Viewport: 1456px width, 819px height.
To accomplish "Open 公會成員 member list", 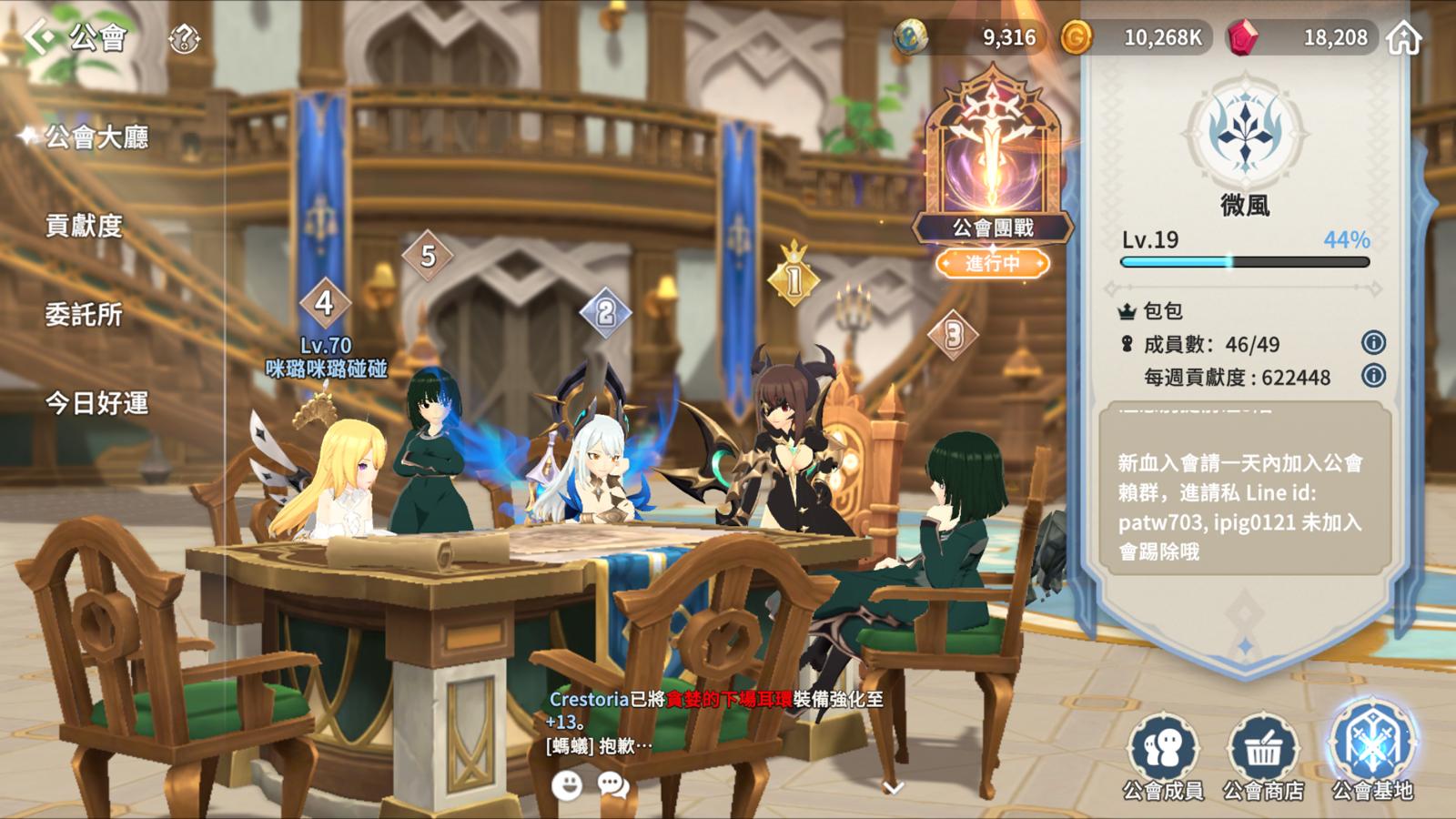I will [x=1163, y=757].
